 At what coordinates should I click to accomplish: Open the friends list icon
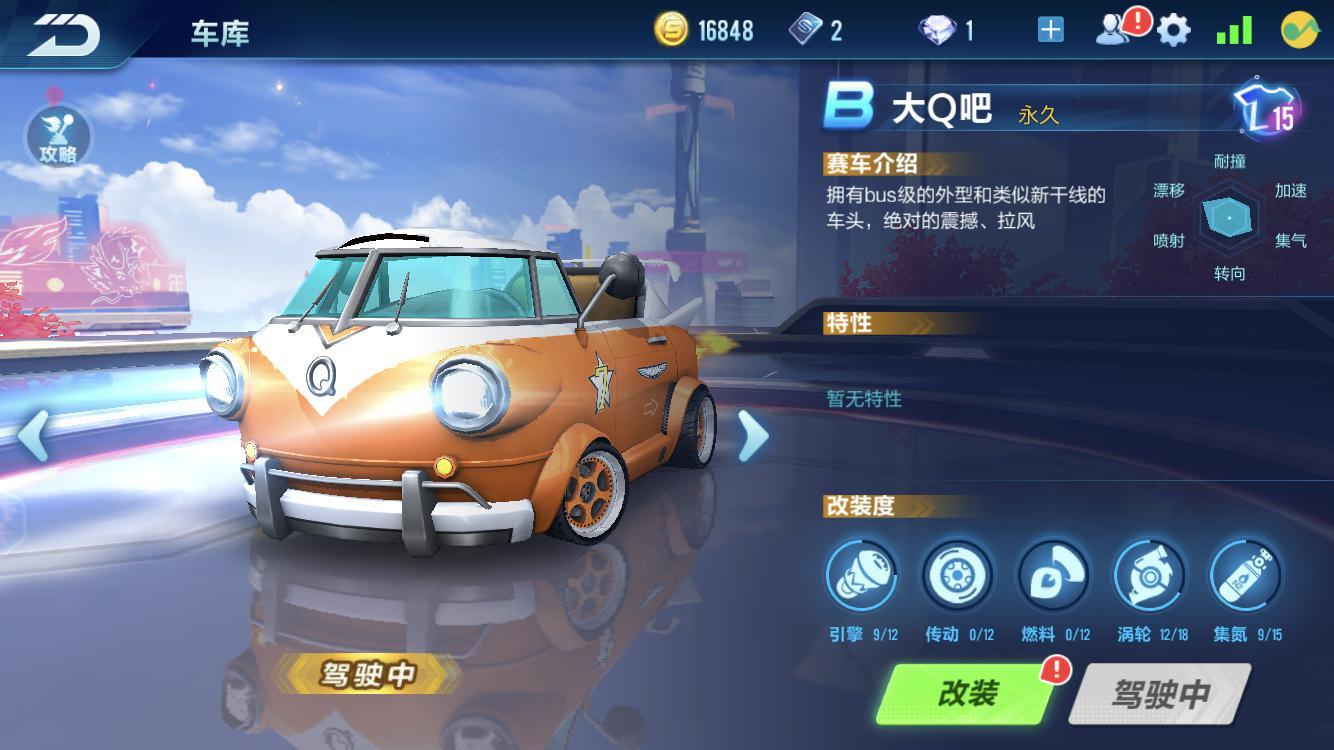click(x=1113, y=31)
